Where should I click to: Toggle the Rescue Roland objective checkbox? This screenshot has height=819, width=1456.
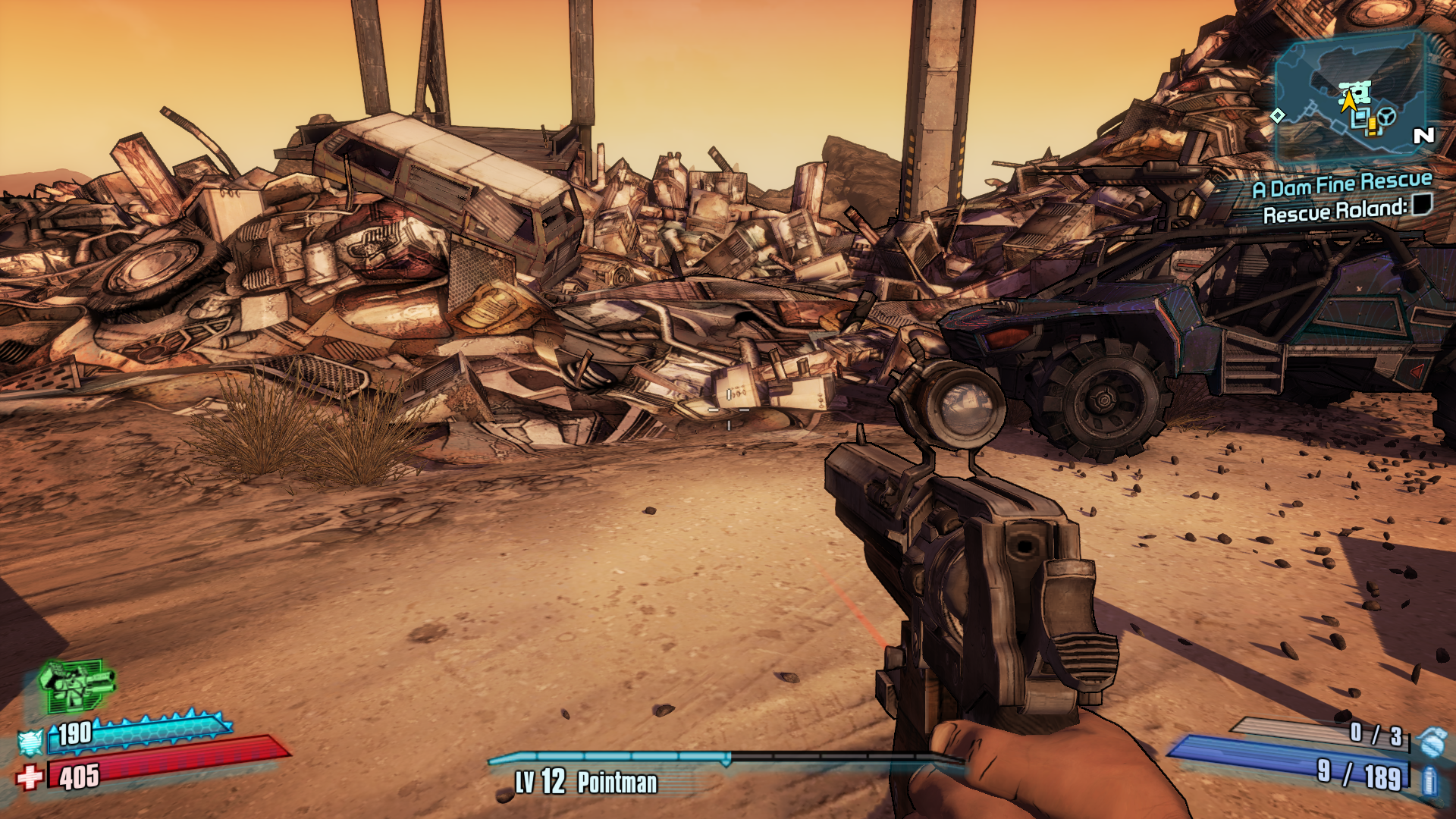1422,205
